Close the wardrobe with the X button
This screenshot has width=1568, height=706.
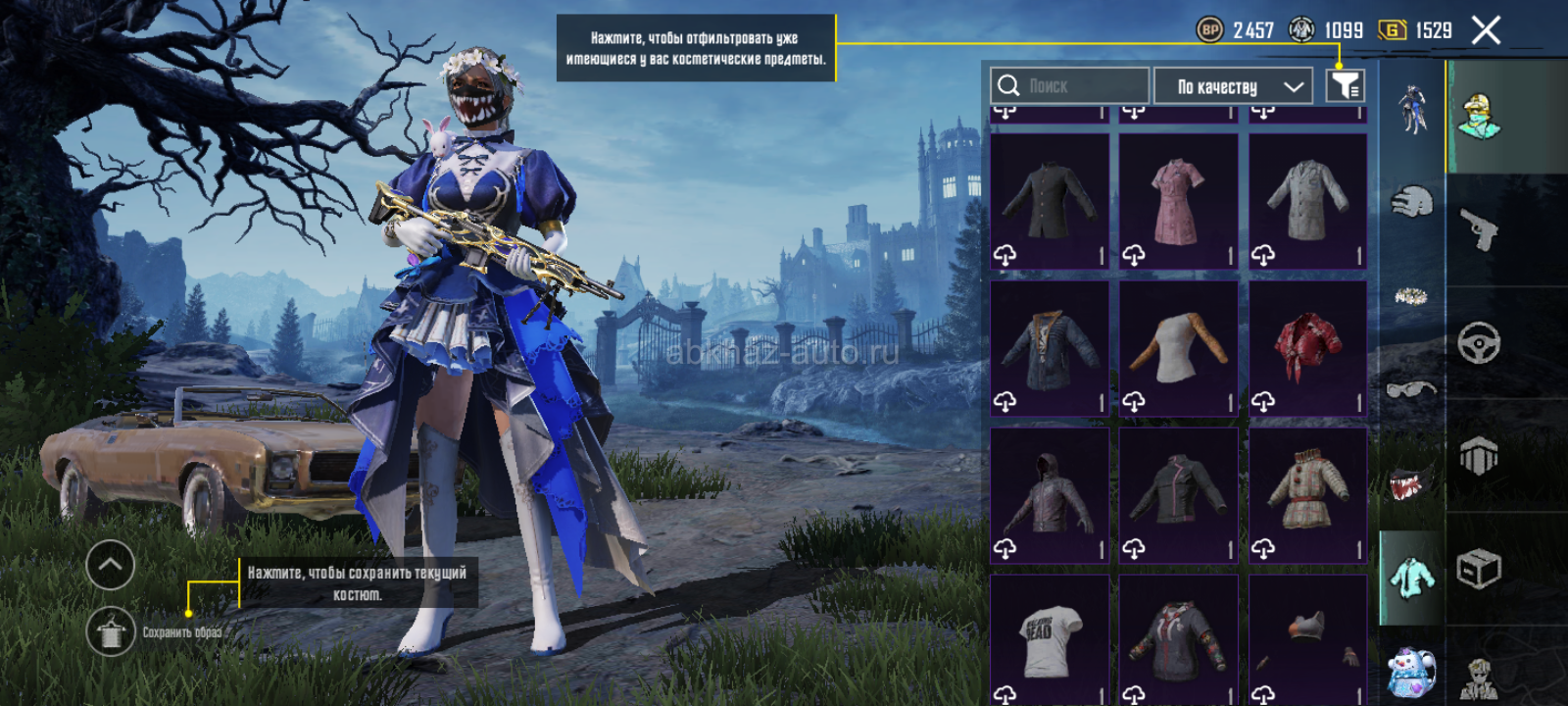click(x=1486, y=31)
